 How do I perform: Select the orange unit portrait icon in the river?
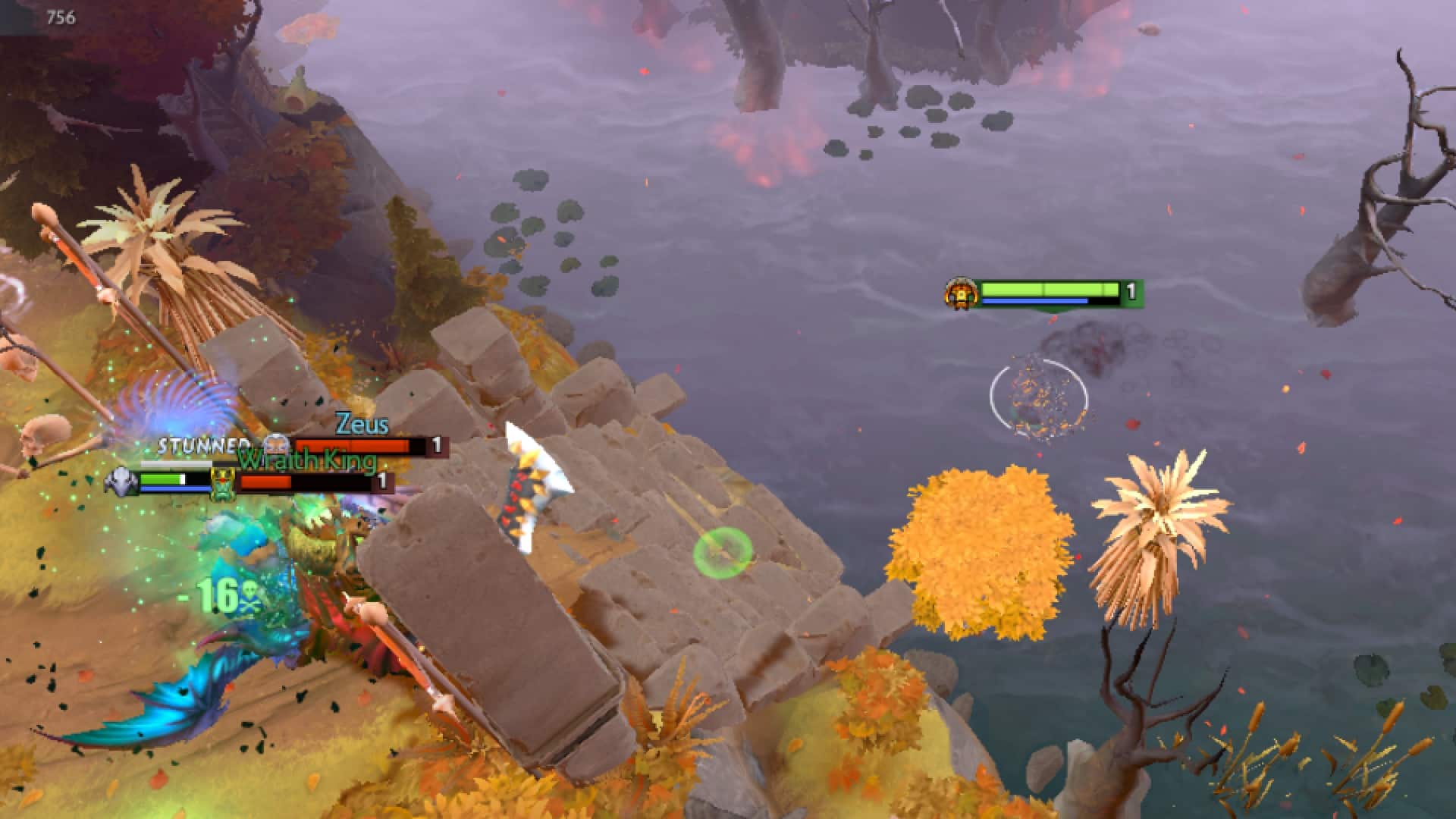pyautogui.click(x=962, y=293)
